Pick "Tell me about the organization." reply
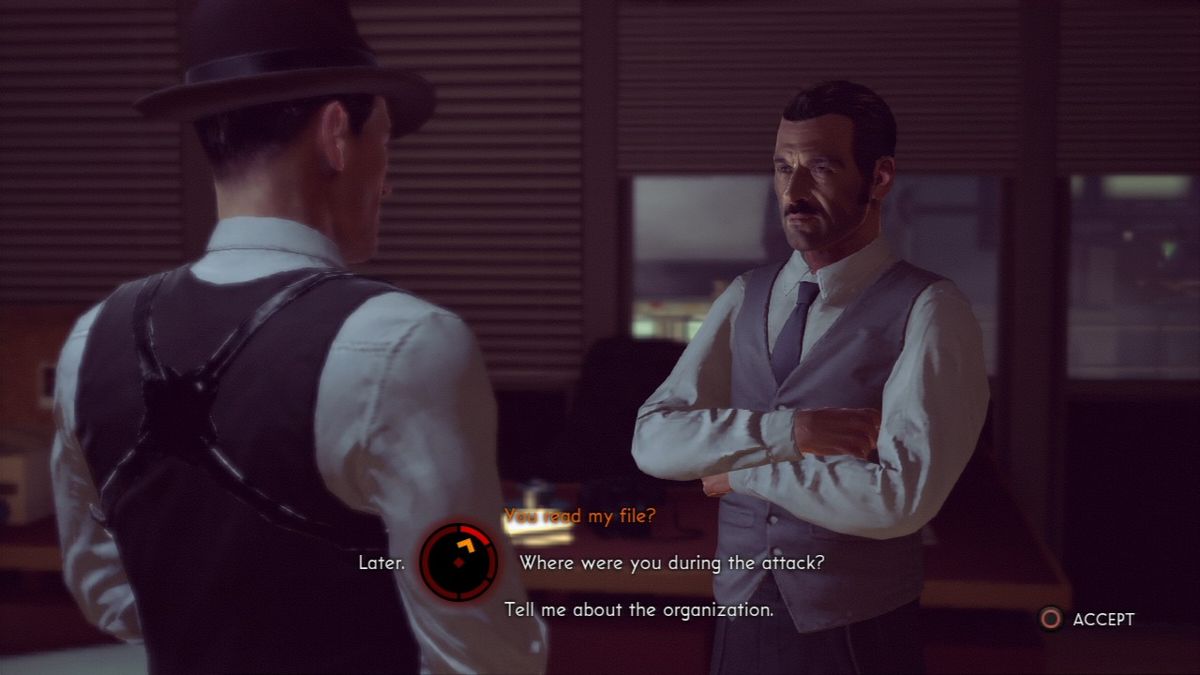Screen dimensions: 1200x675 [x=638, y=609]
